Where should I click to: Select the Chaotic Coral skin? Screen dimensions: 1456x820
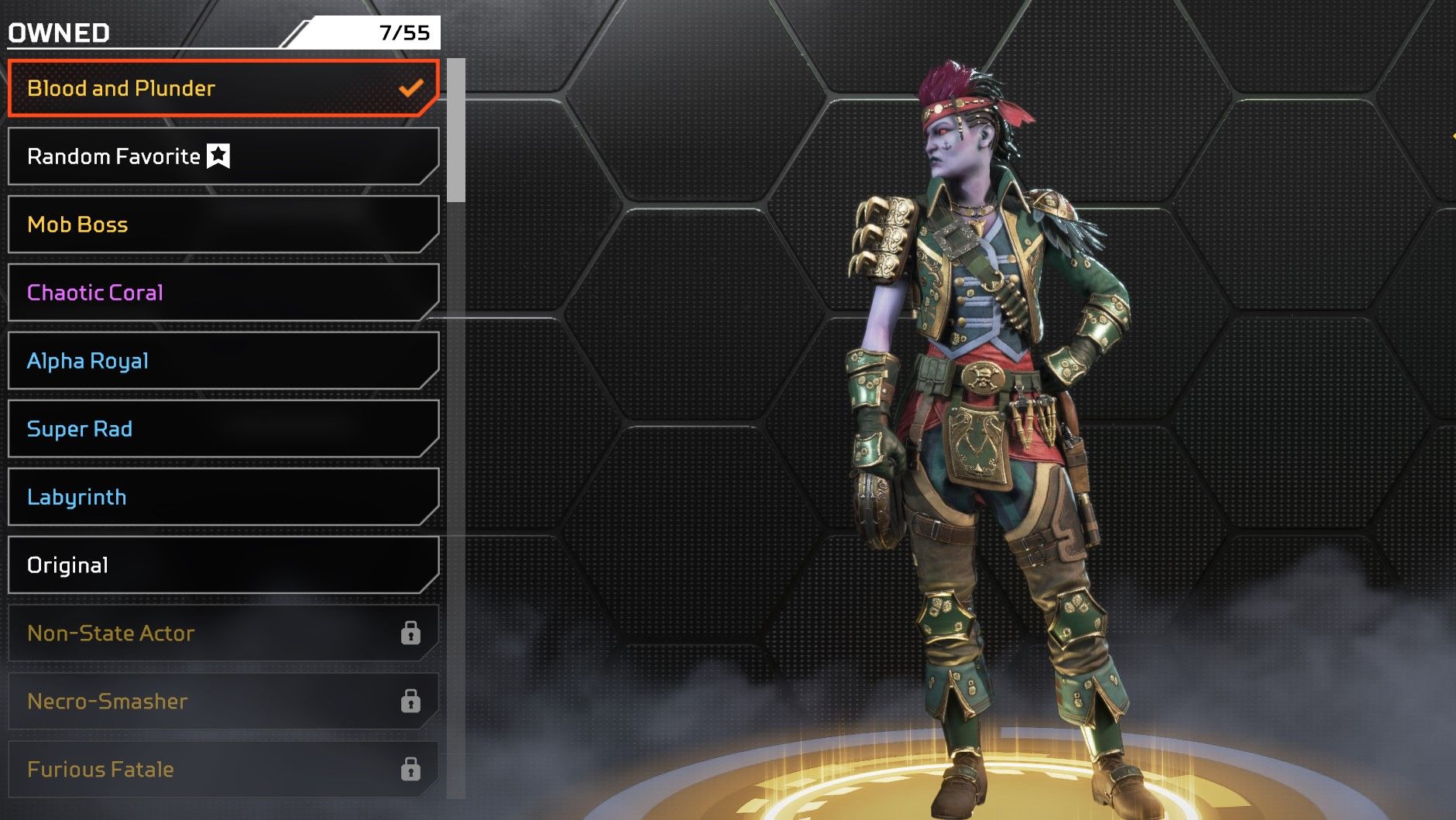click(x=223, y=293)
